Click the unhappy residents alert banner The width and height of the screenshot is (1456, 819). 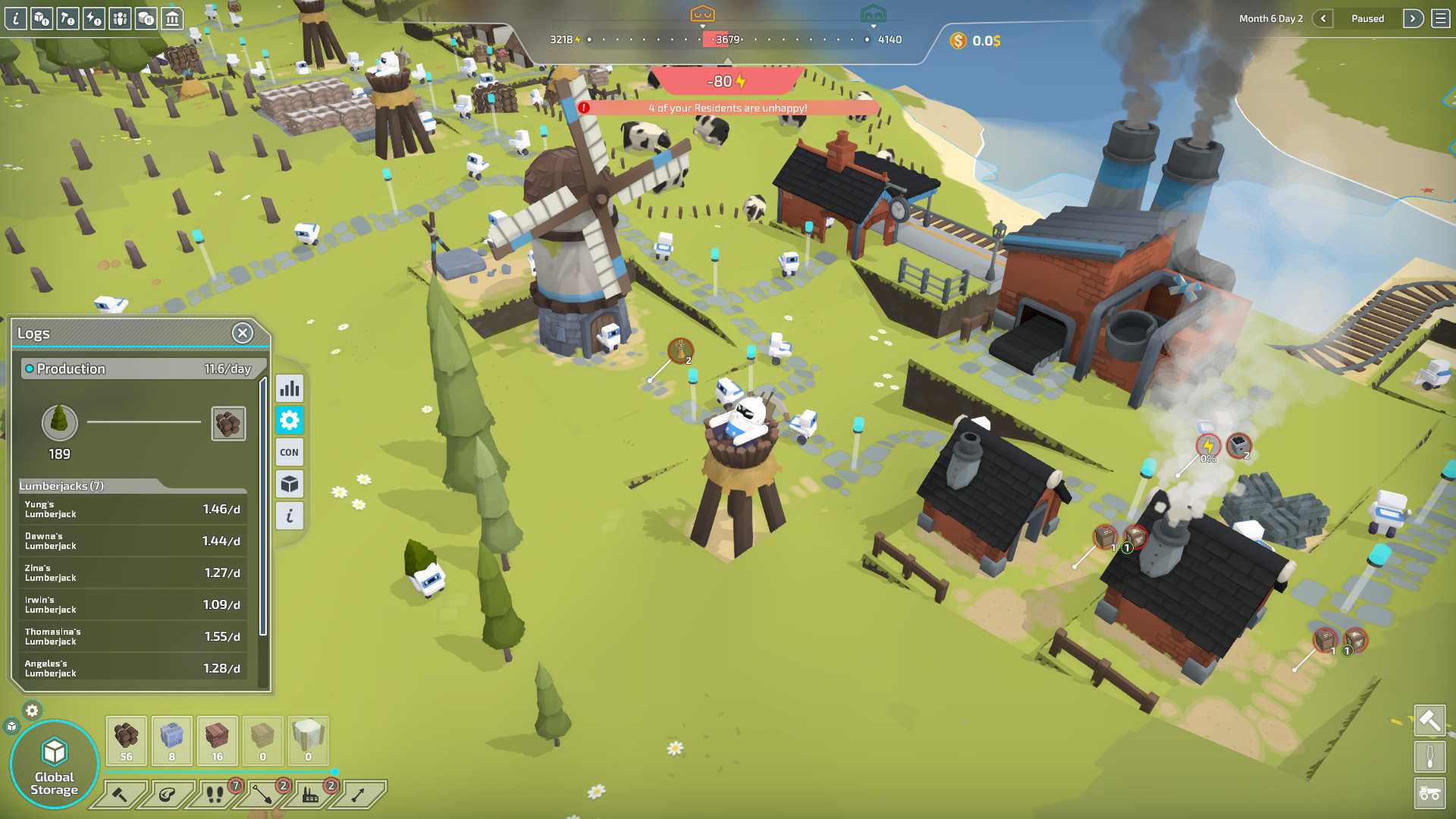pos(727,108)
